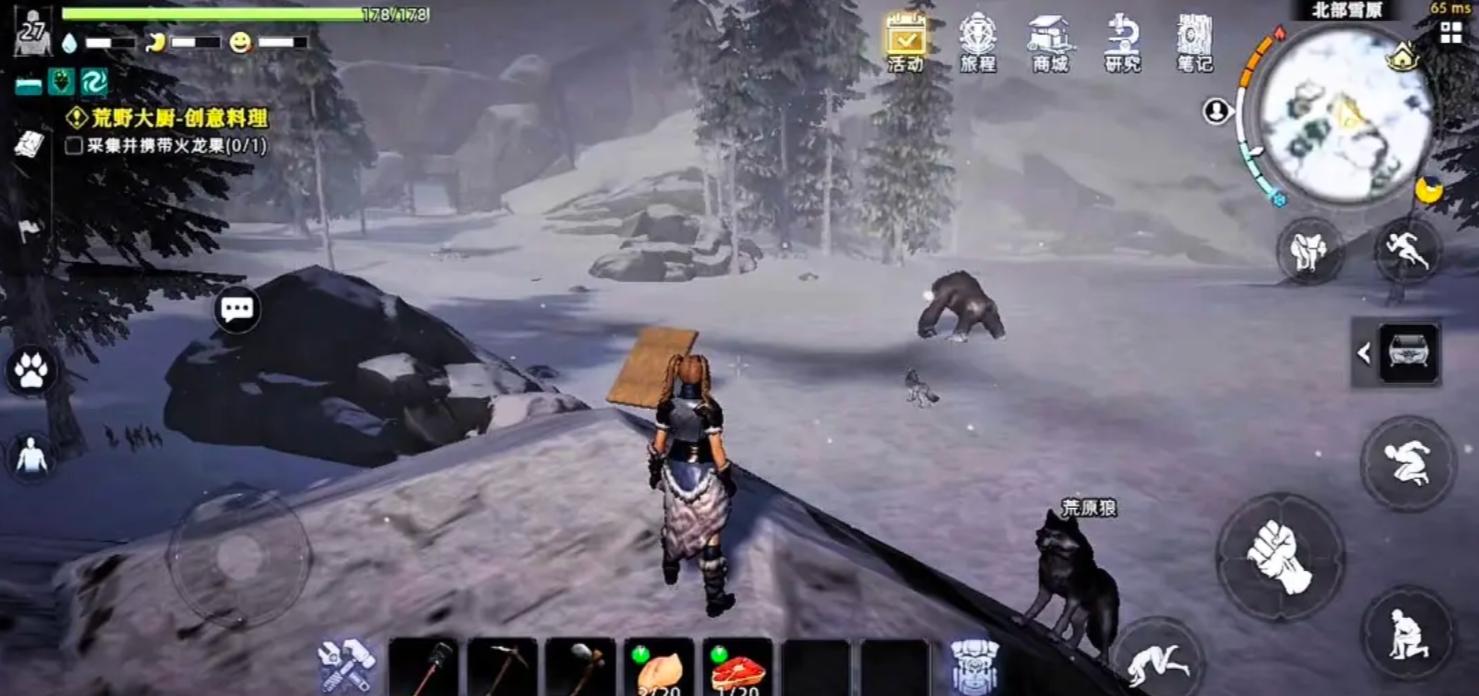
Task: Tap the four-square grid menu icon
Action: click(1450, 32)
